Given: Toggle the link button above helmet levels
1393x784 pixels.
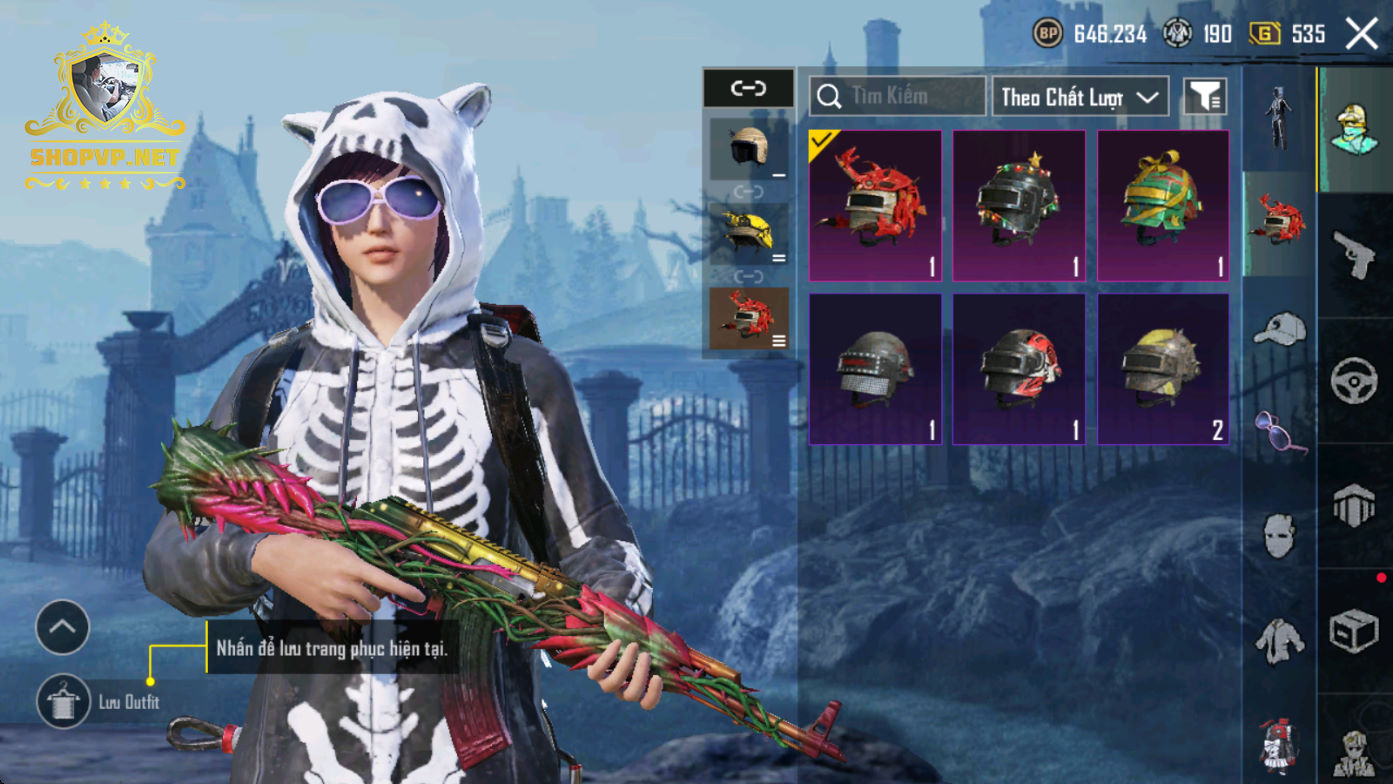Looking at the screenshot, I should [748, 88].
